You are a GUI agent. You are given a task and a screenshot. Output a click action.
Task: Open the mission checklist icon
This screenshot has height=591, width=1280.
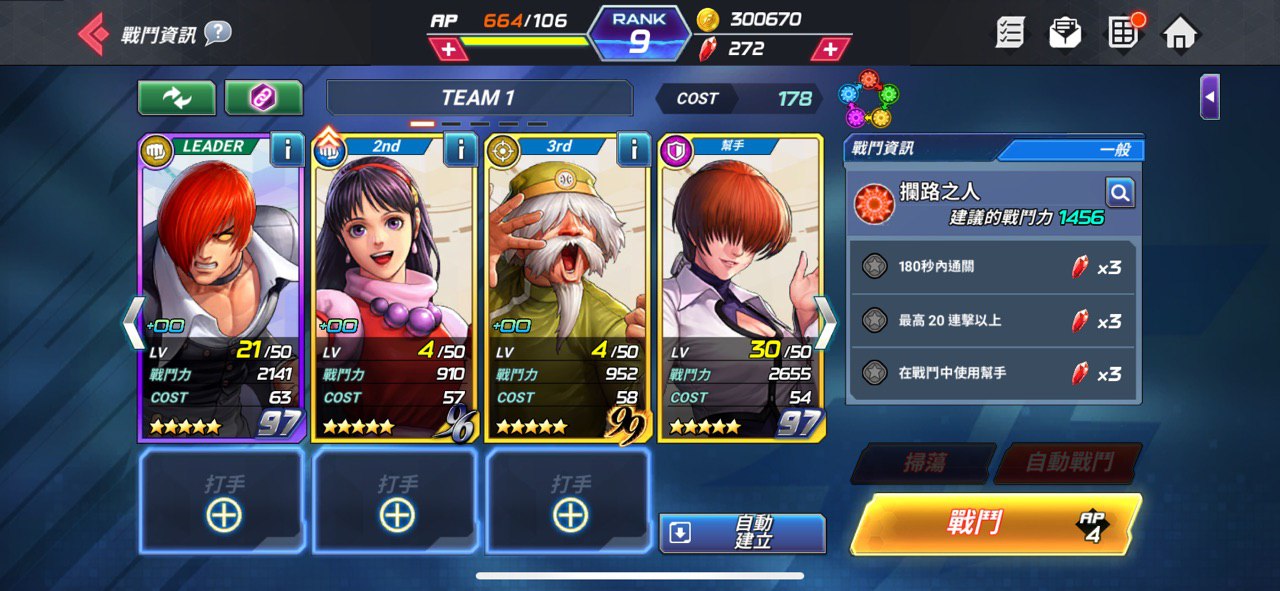1010,33
